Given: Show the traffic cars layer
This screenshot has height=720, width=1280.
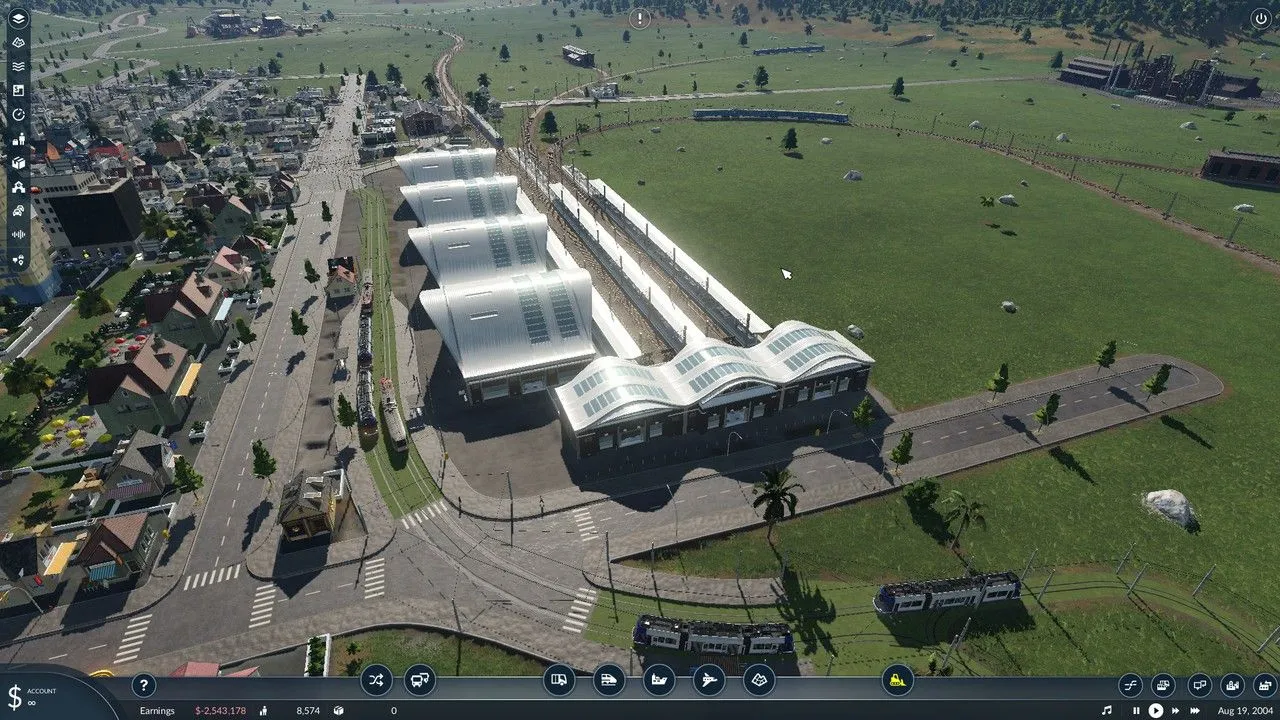Looking at the screenshot, I should pyautogui.click(x=18, y=210).
